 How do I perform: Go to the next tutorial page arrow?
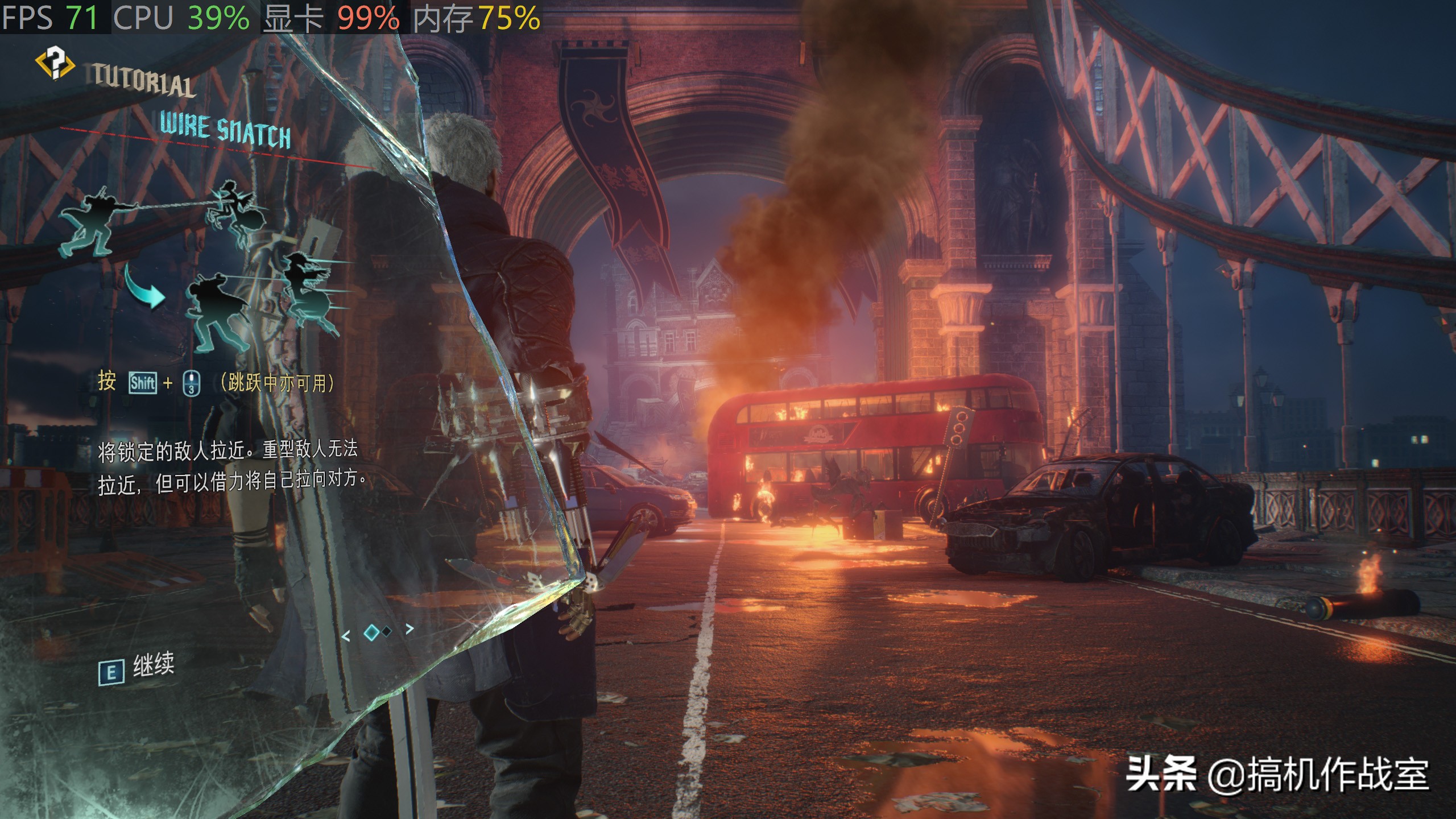click(409, 628)
